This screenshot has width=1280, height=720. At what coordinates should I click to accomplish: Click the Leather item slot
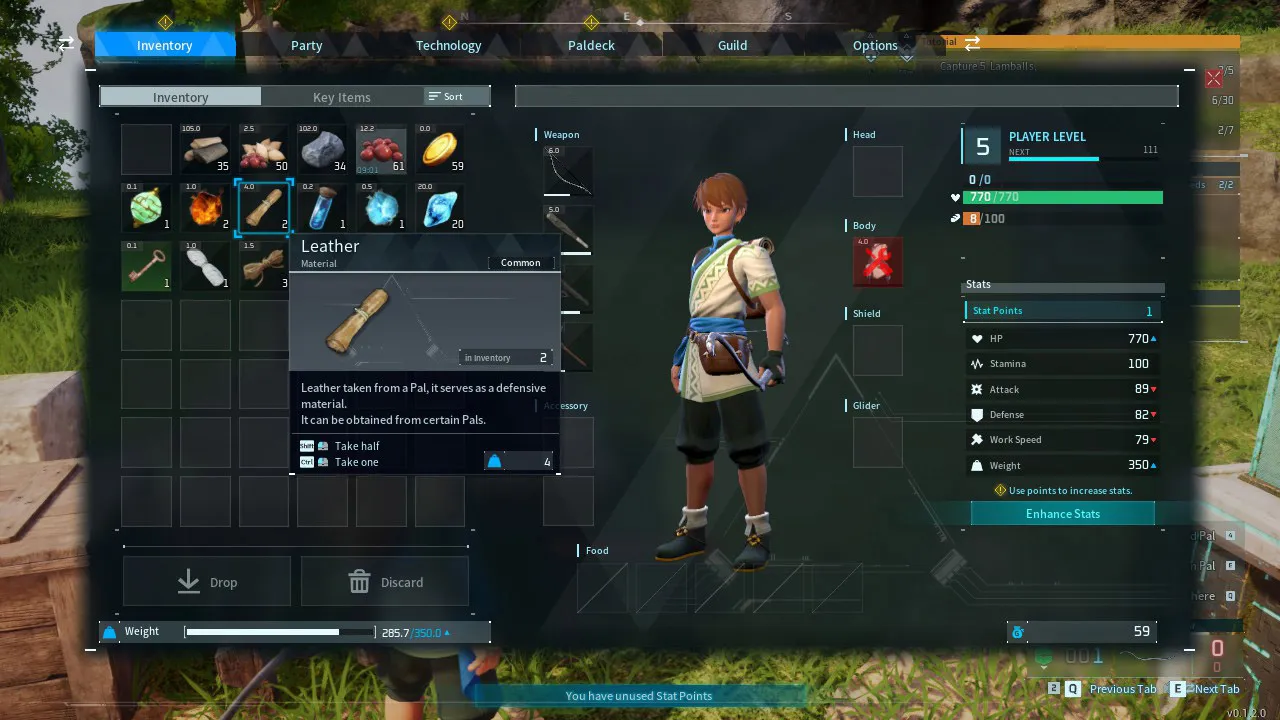(264, 208)
